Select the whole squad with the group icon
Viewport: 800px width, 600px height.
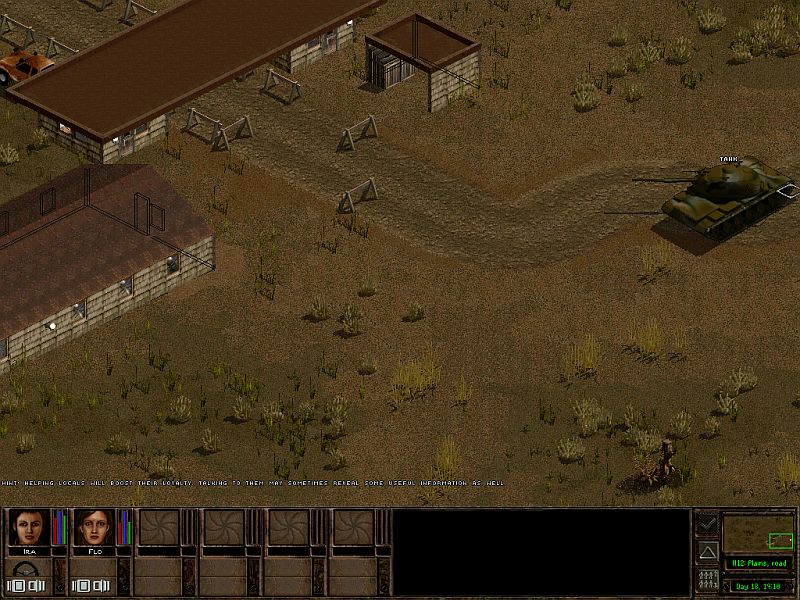click(x=707, y=580)
